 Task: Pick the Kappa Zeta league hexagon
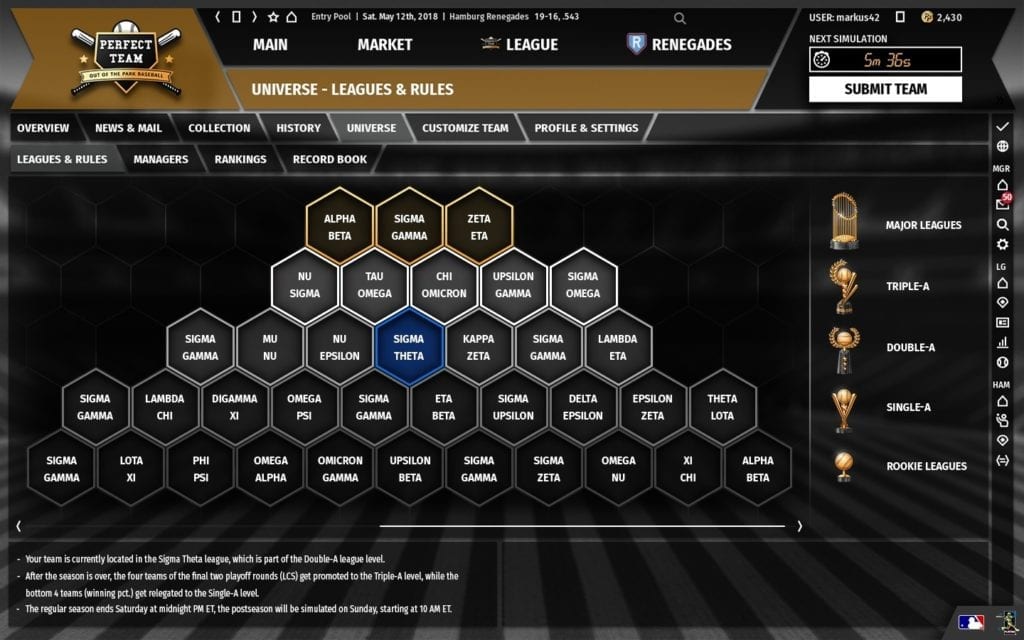(x=478, y=347)
